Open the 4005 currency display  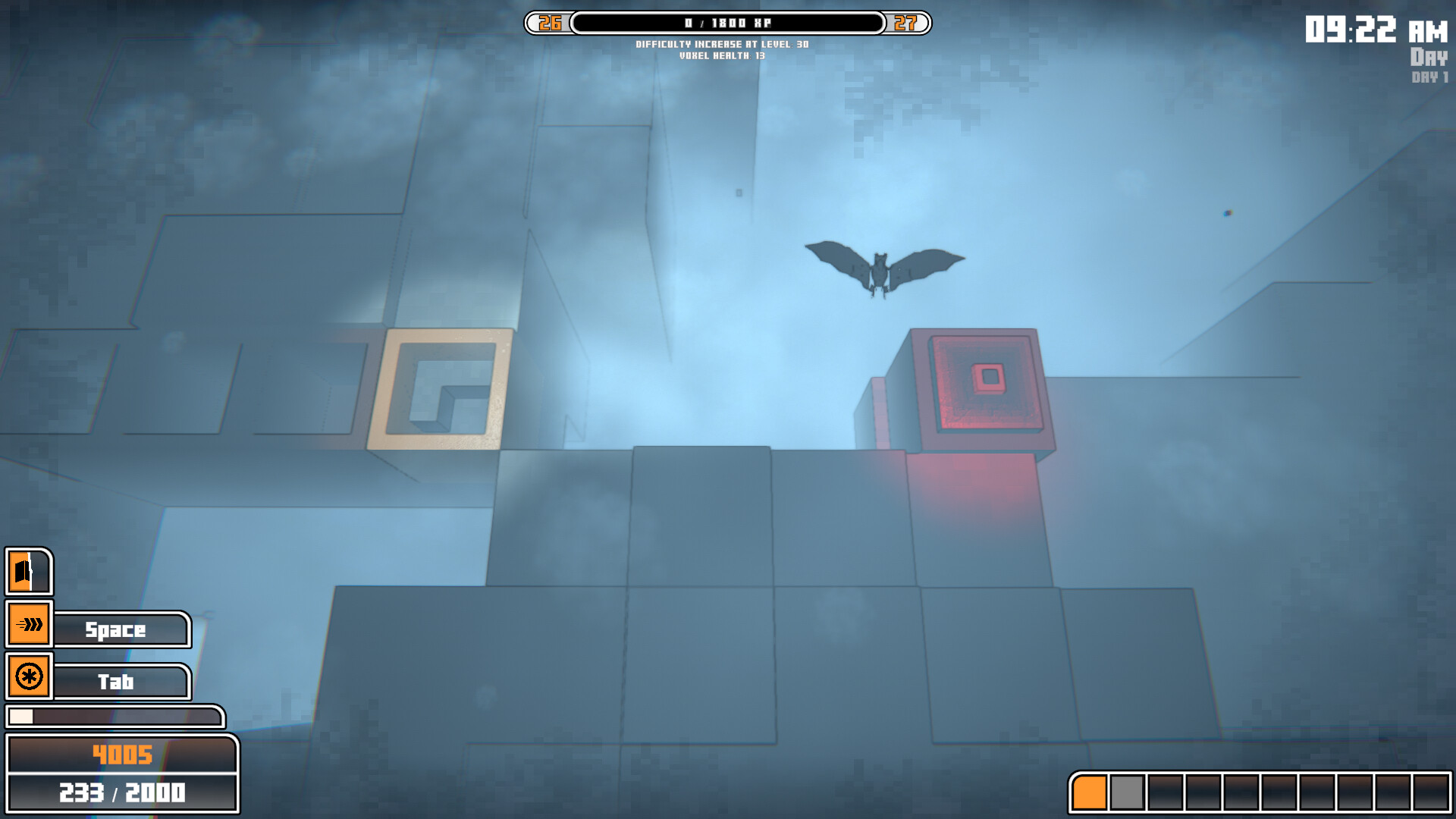pyautogui.click(x=121, y=755)
